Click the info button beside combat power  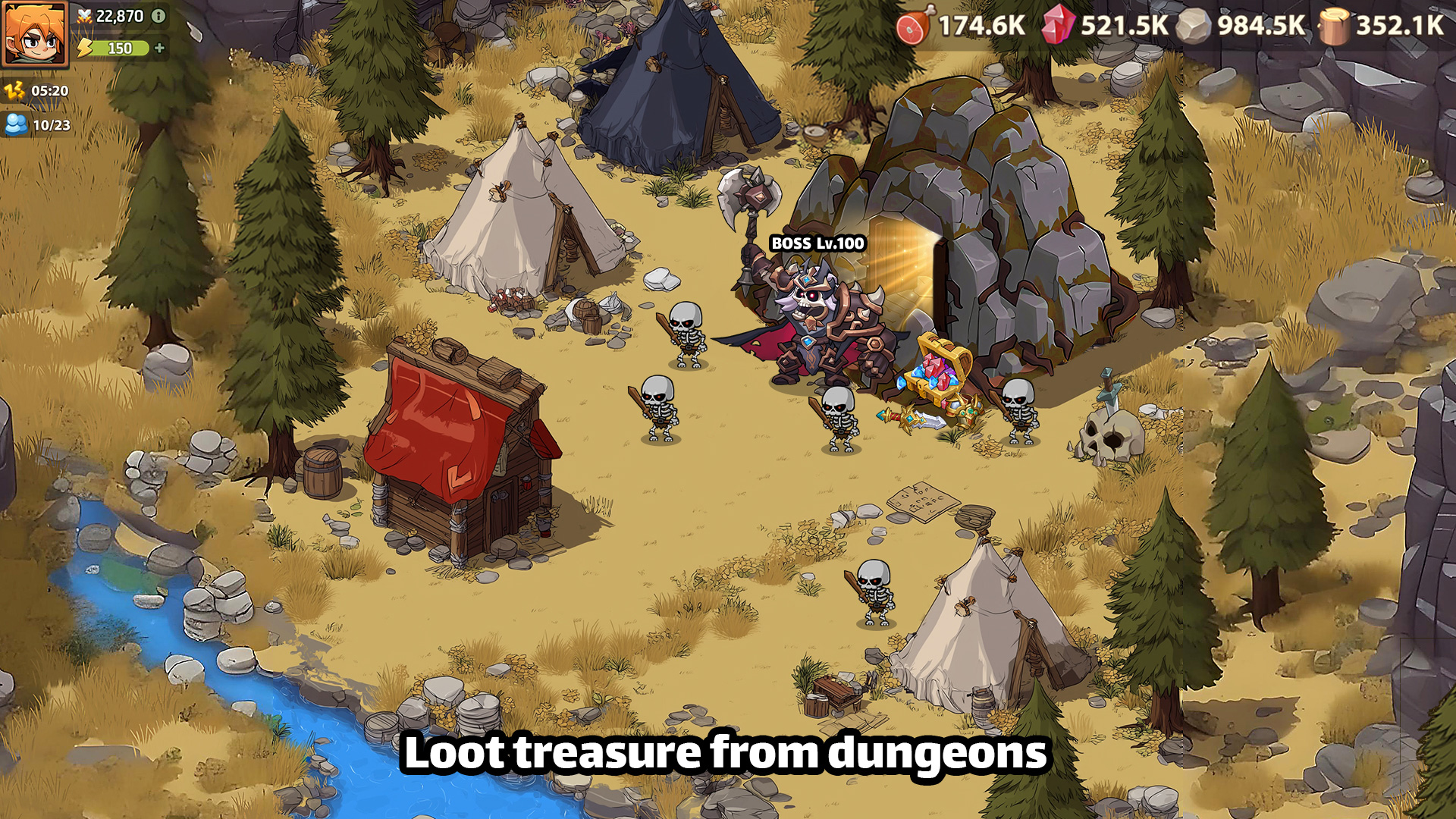coord(158,16)
